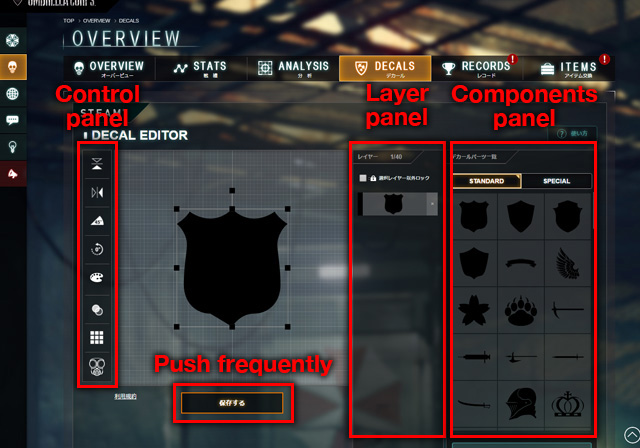The image size is (640, 448).
Task: Activate the horizontal mirror flip tool
Action: 96,191
